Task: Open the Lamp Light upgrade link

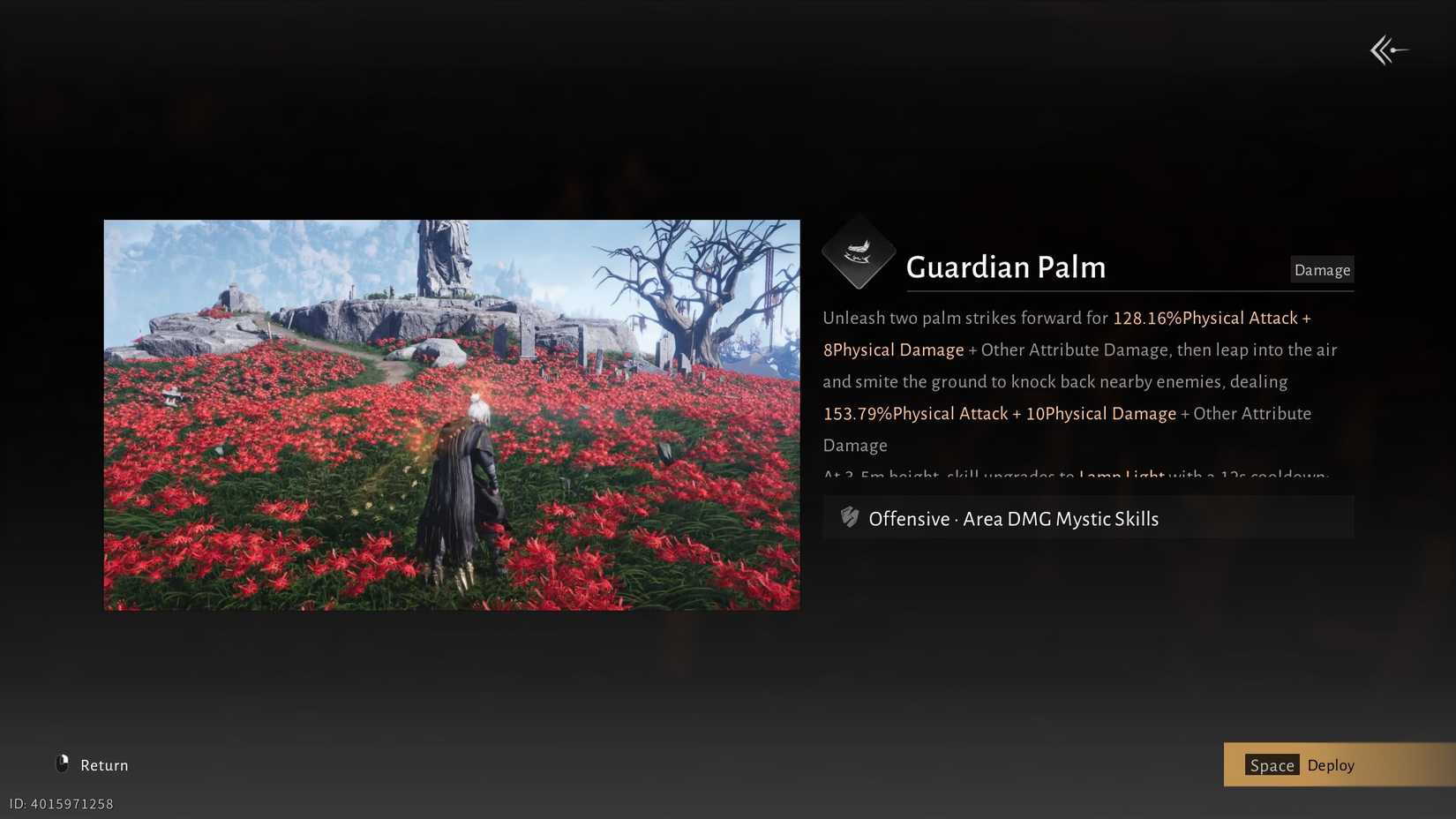Action: pyautogui.click(x=1121, y=477)
